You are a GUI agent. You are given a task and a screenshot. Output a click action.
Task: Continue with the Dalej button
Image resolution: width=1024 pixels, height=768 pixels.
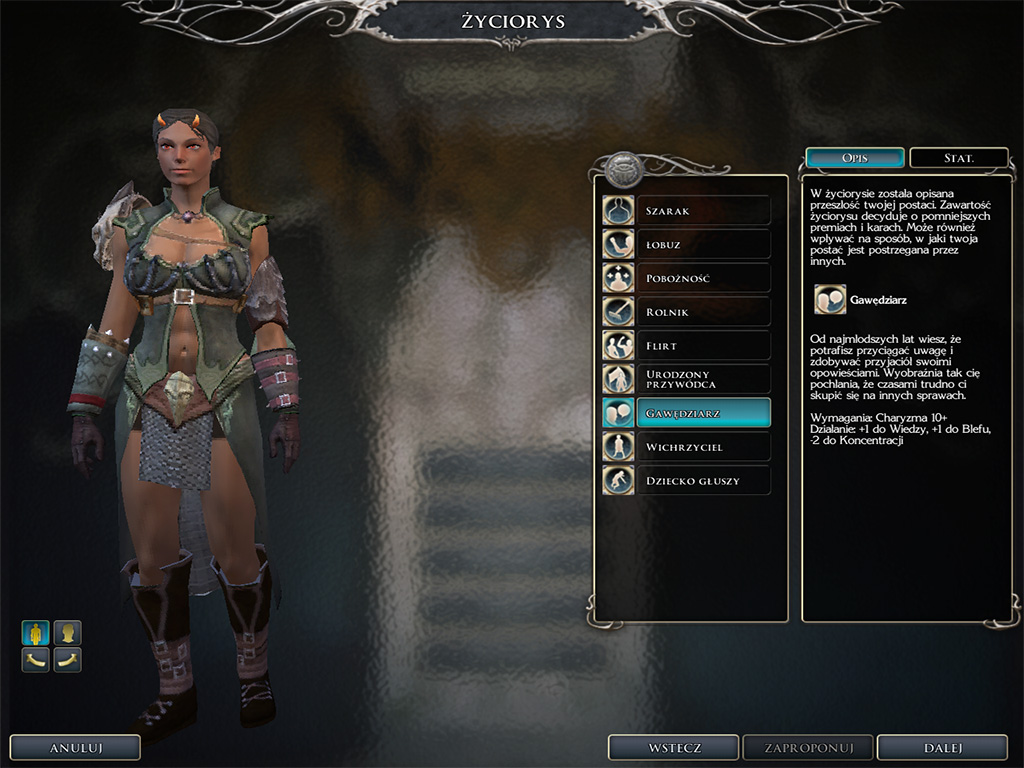[x=941, y=747]
